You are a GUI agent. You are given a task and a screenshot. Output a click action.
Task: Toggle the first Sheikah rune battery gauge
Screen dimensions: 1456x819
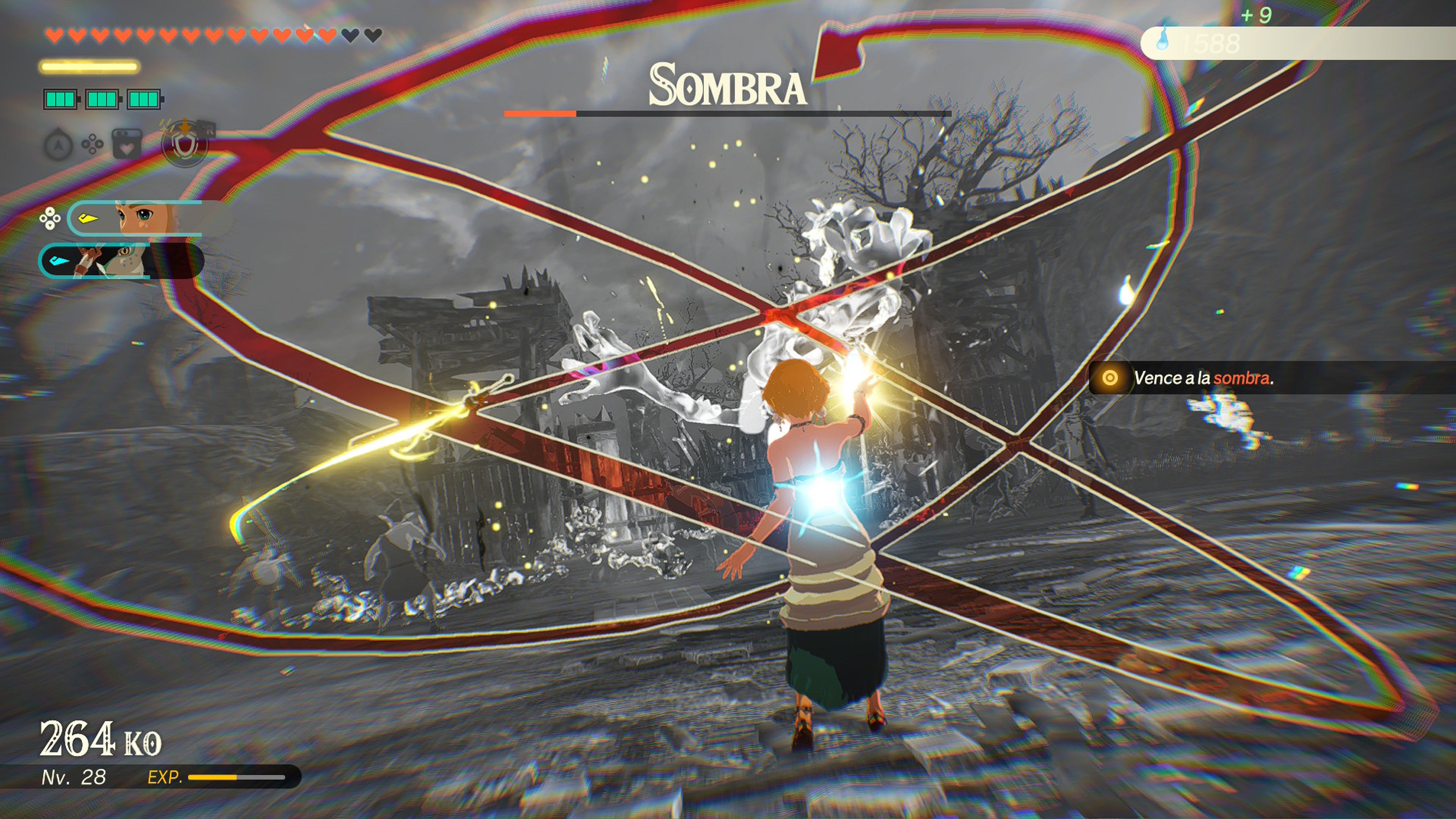[61, 100]
